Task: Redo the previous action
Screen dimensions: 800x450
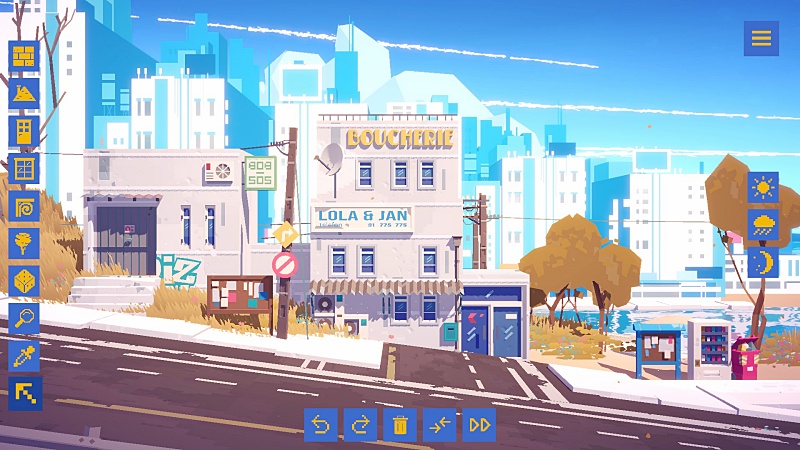Action: point(360,425)
